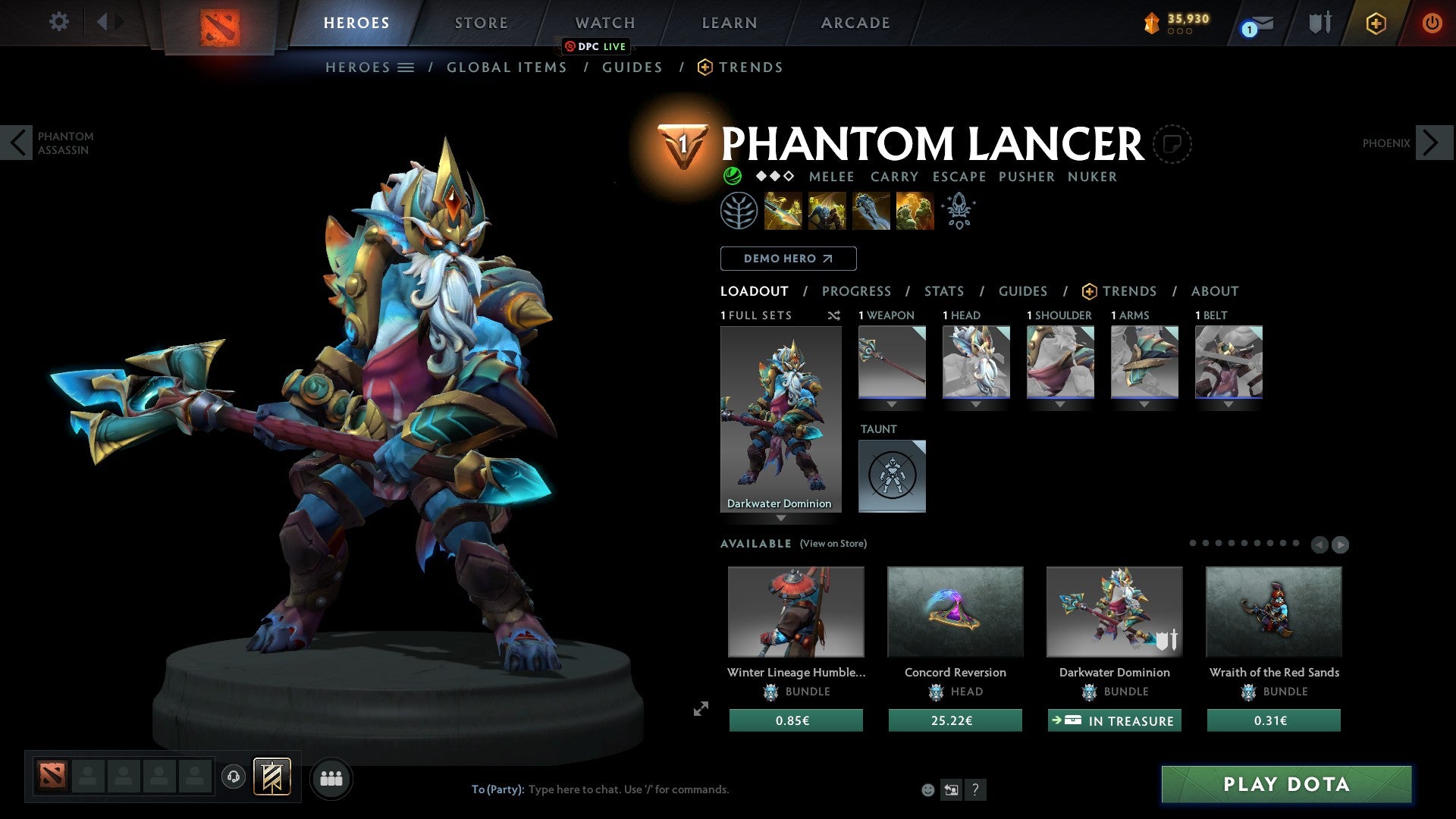The height and width of the screenshot is (819, 1456).
Task: Select the Concord Reversion thumbnail
Action: pos(955,612)
